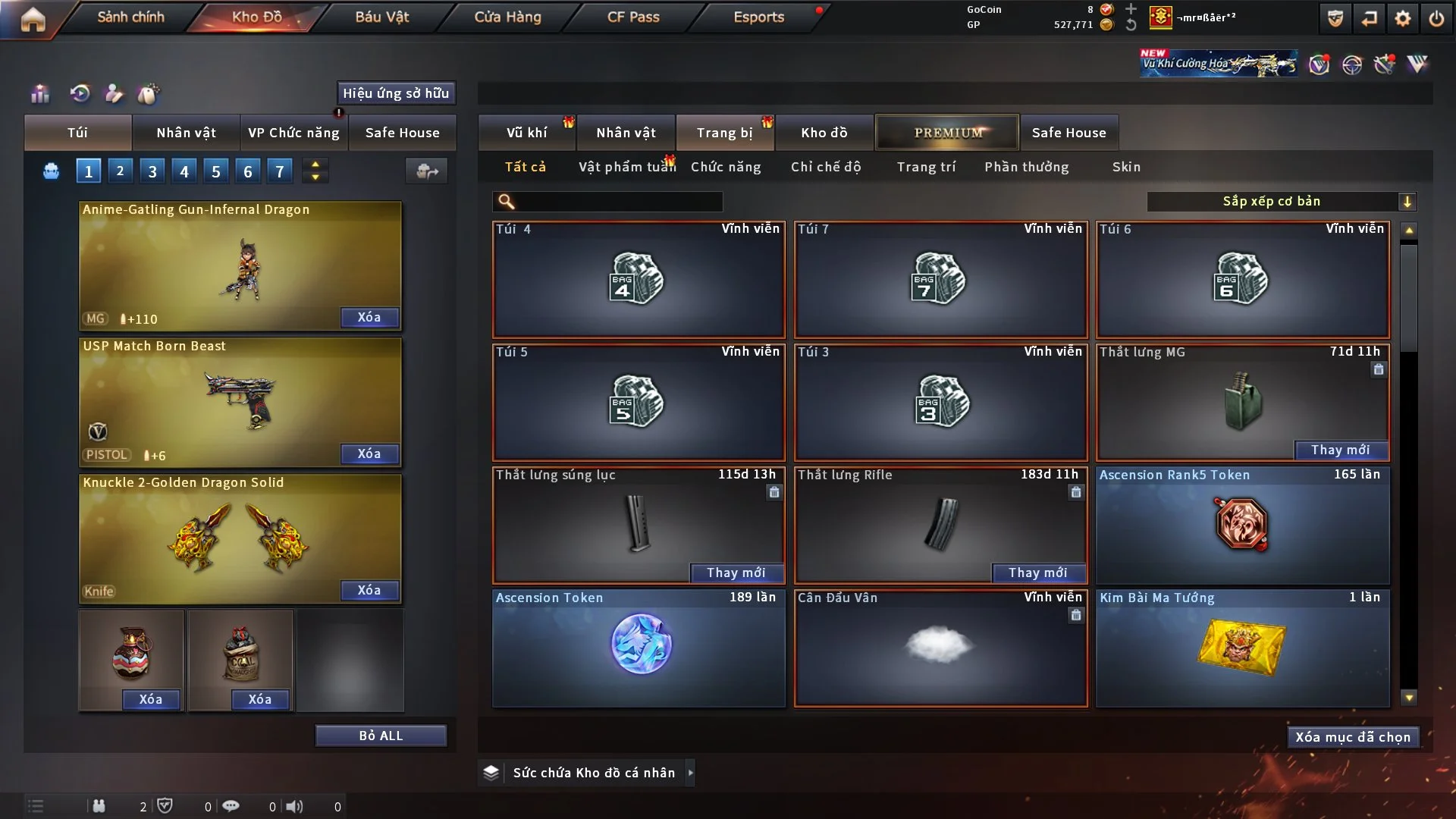Renew the Thắt lưng MG item
Screen dimensions: 1456x819
pos(1340,450)
